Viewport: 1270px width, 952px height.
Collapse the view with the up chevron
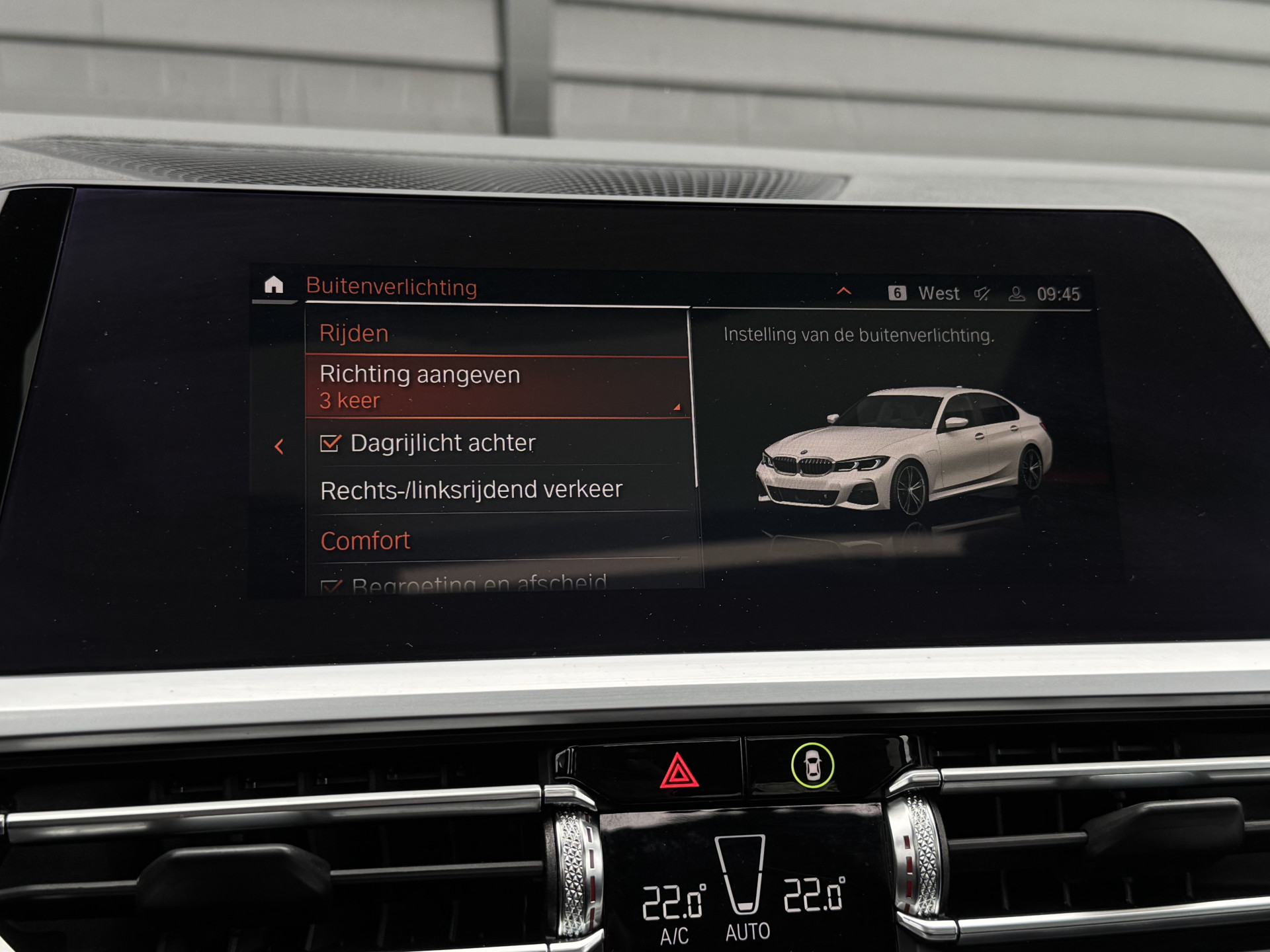point(843,292)
